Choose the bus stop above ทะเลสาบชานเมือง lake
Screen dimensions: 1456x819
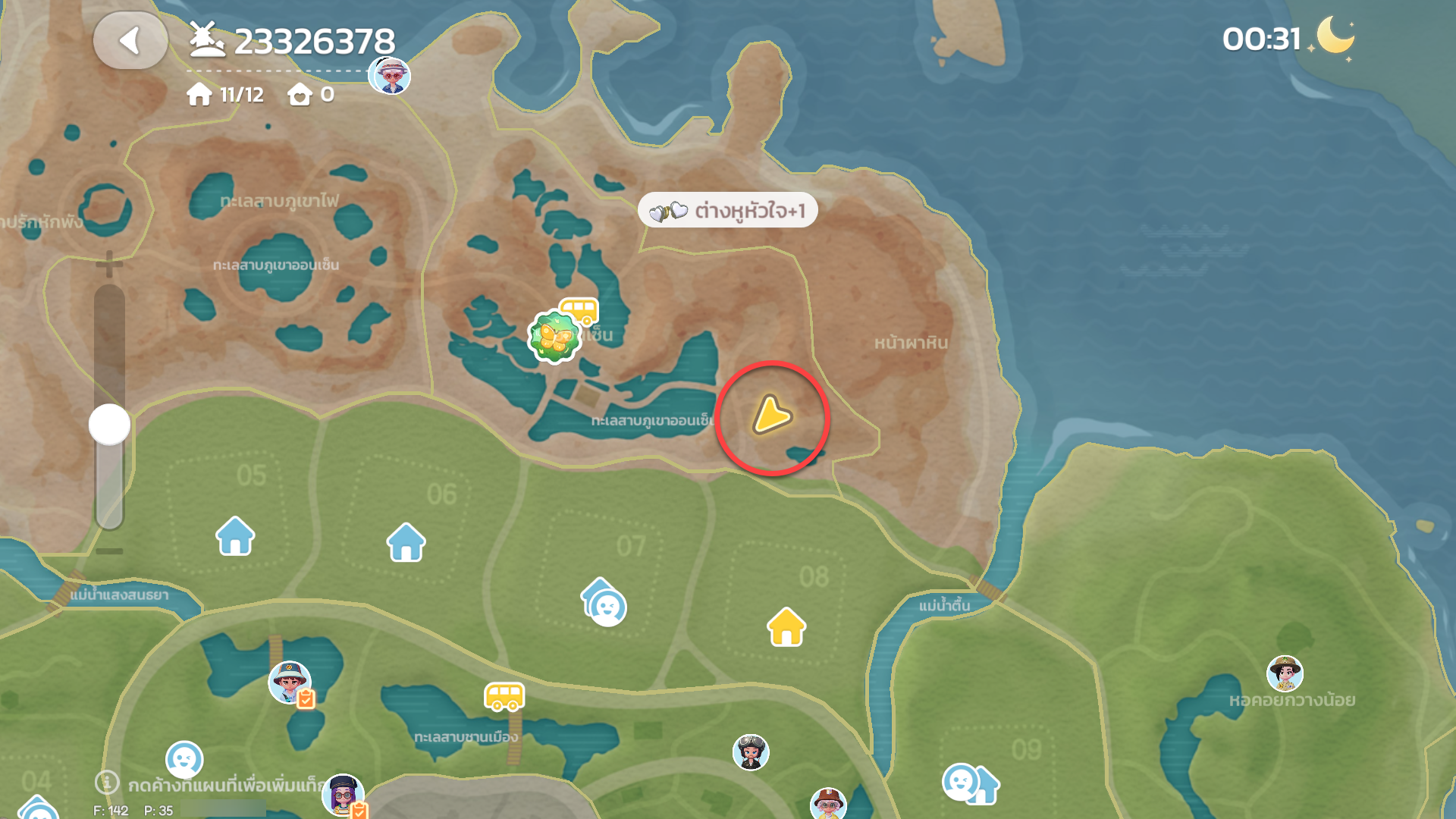click(504, 696)
